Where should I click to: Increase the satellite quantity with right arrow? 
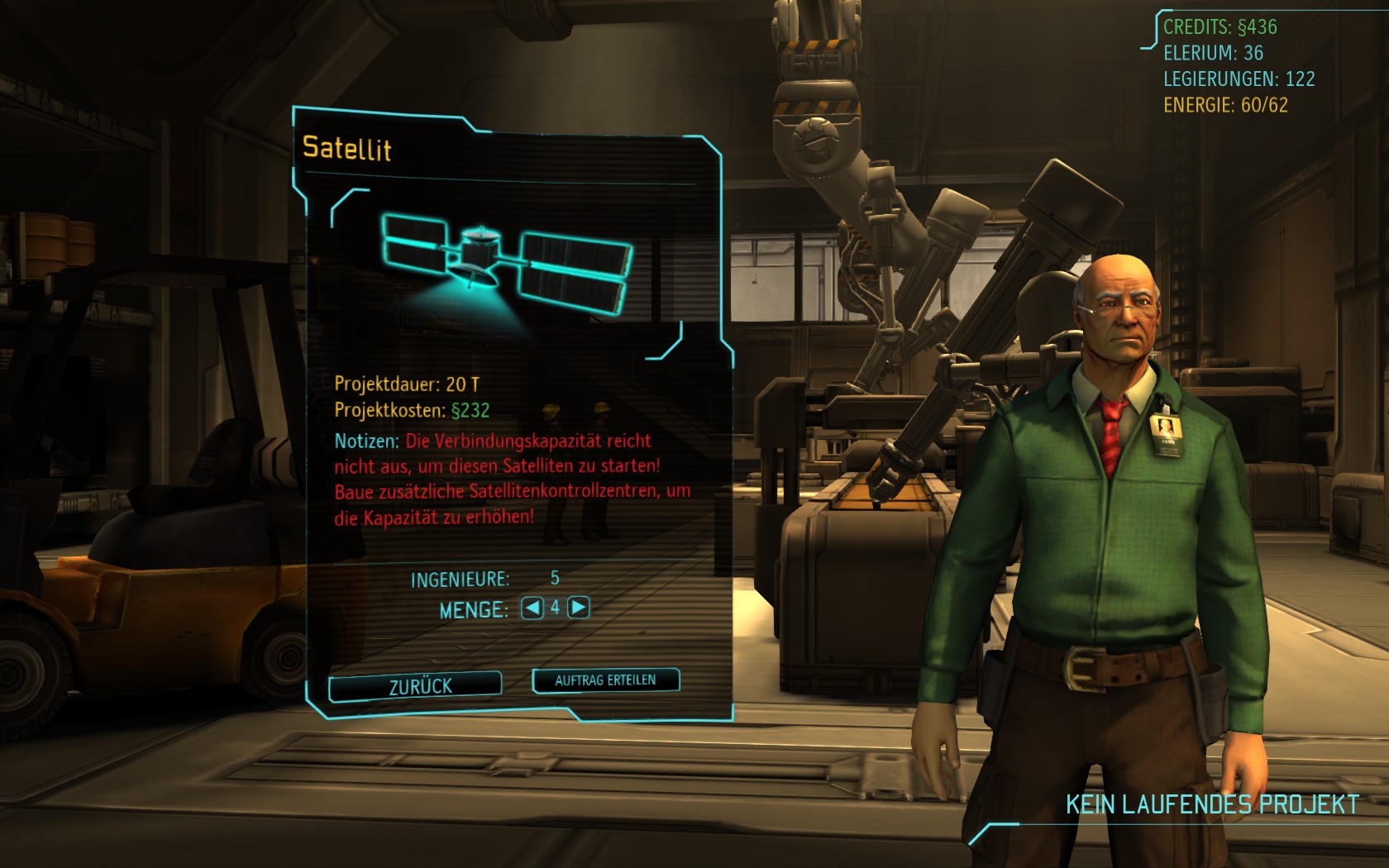579,608
